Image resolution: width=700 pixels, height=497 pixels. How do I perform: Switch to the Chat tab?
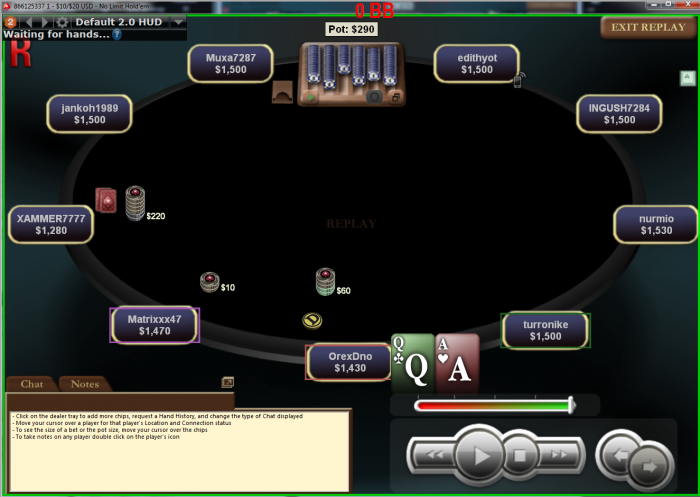[32, 384]
